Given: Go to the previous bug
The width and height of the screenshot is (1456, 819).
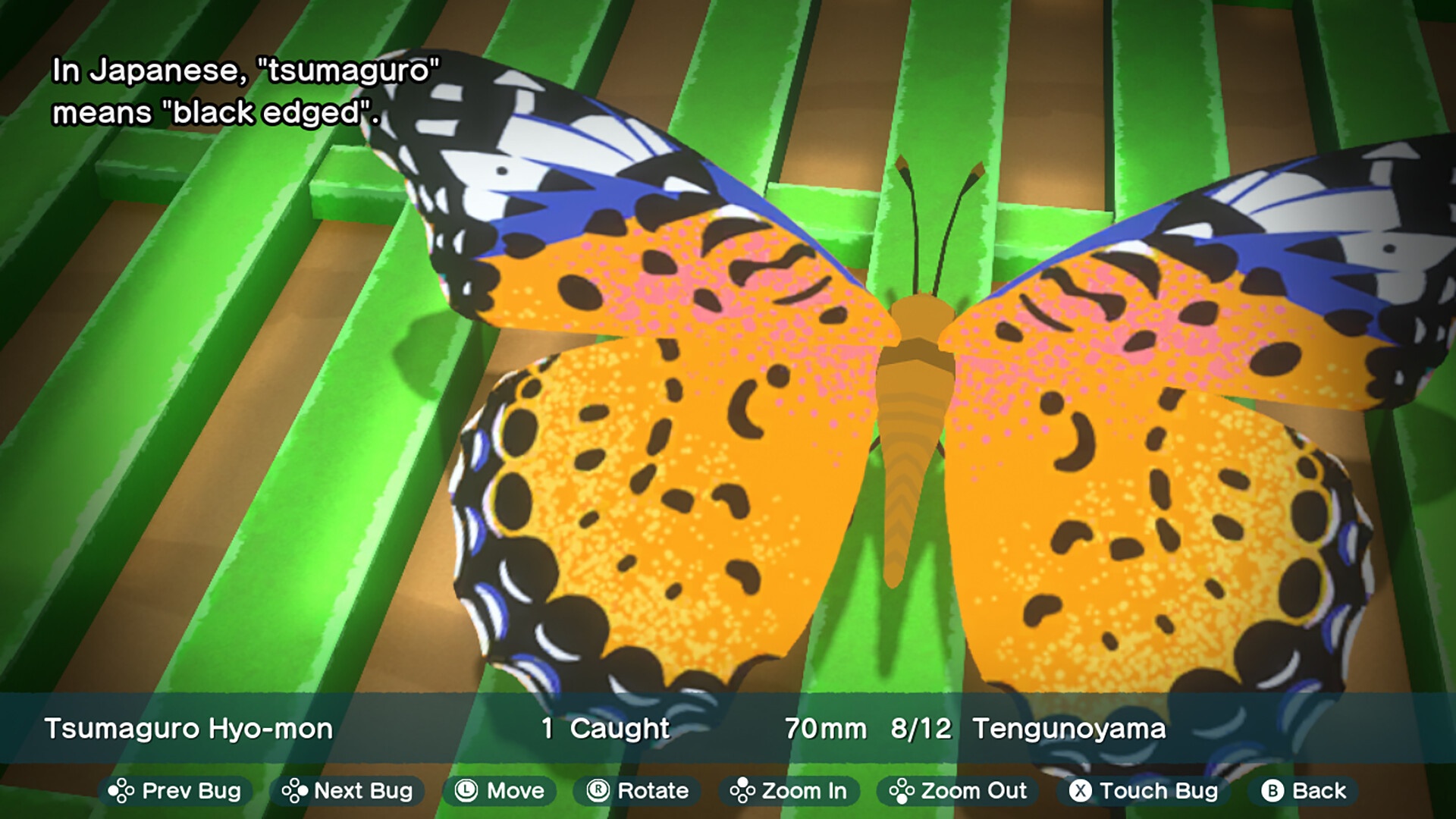Looking at the screenshot, I should [175, 791].
